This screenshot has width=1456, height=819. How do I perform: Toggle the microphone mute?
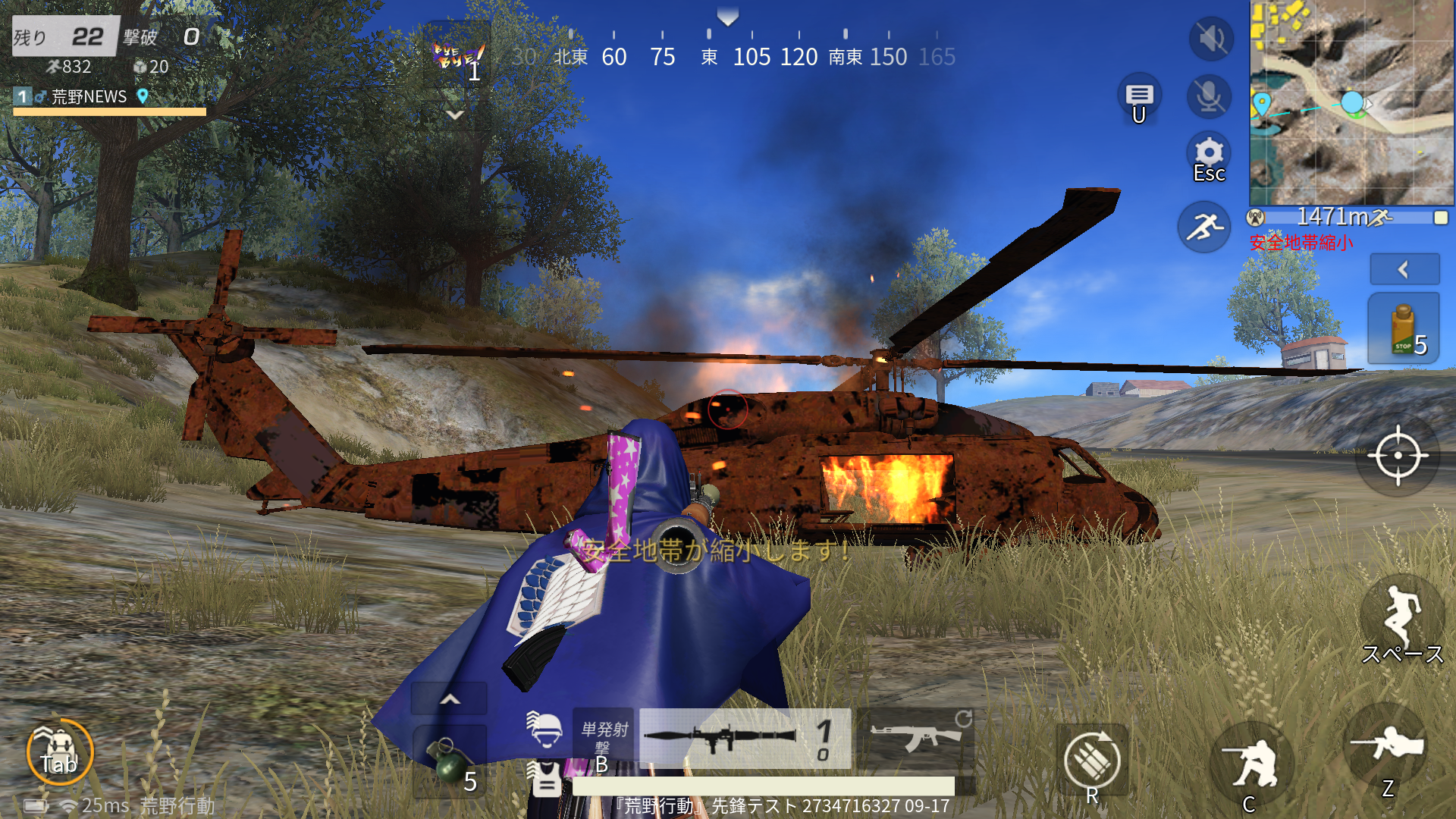coord(1209,96)
